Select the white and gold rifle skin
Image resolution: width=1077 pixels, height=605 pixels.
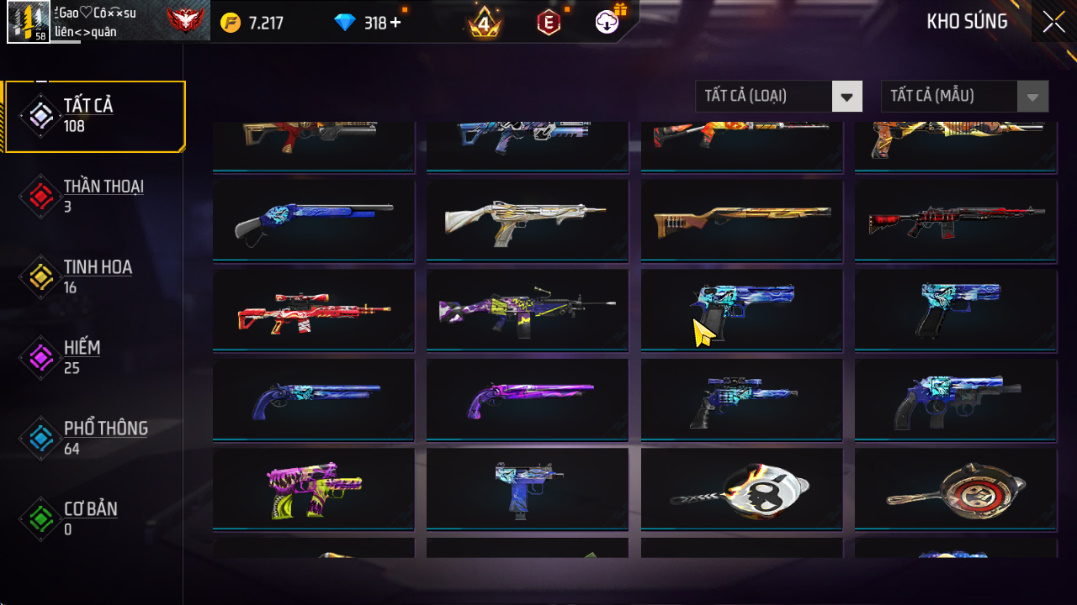pos(527,220)
